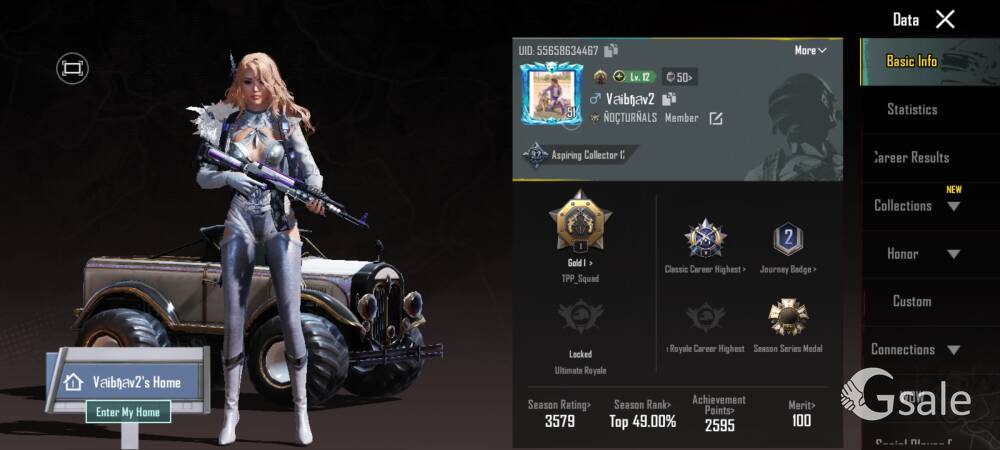The height and width of the screenshot is (450, 1000).
Task: Open the Career Results tab
Action: point(912,157)
